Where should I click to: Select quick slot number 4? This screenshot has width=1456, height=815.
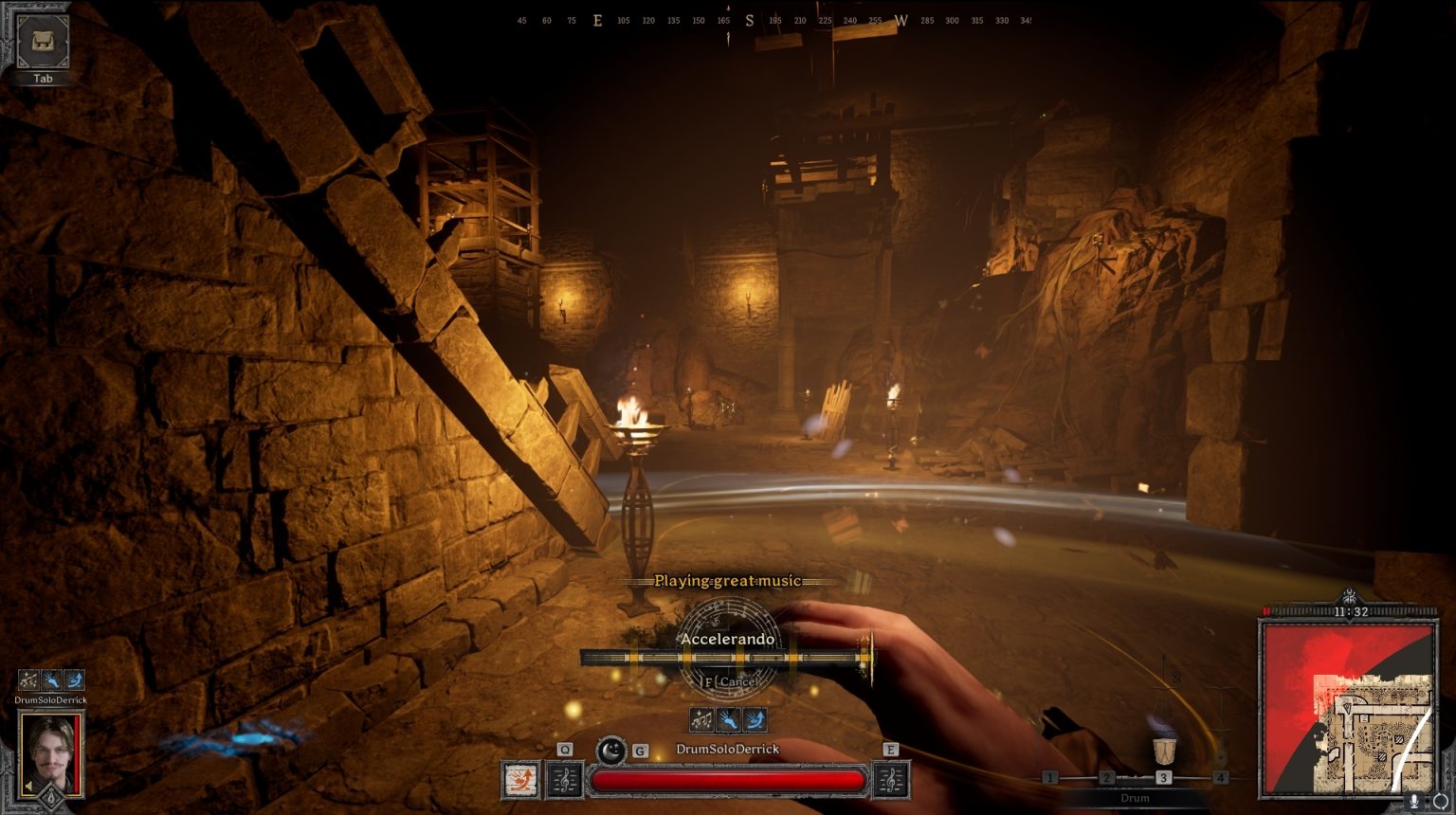pyautogui.click(x=1220, y=778)
